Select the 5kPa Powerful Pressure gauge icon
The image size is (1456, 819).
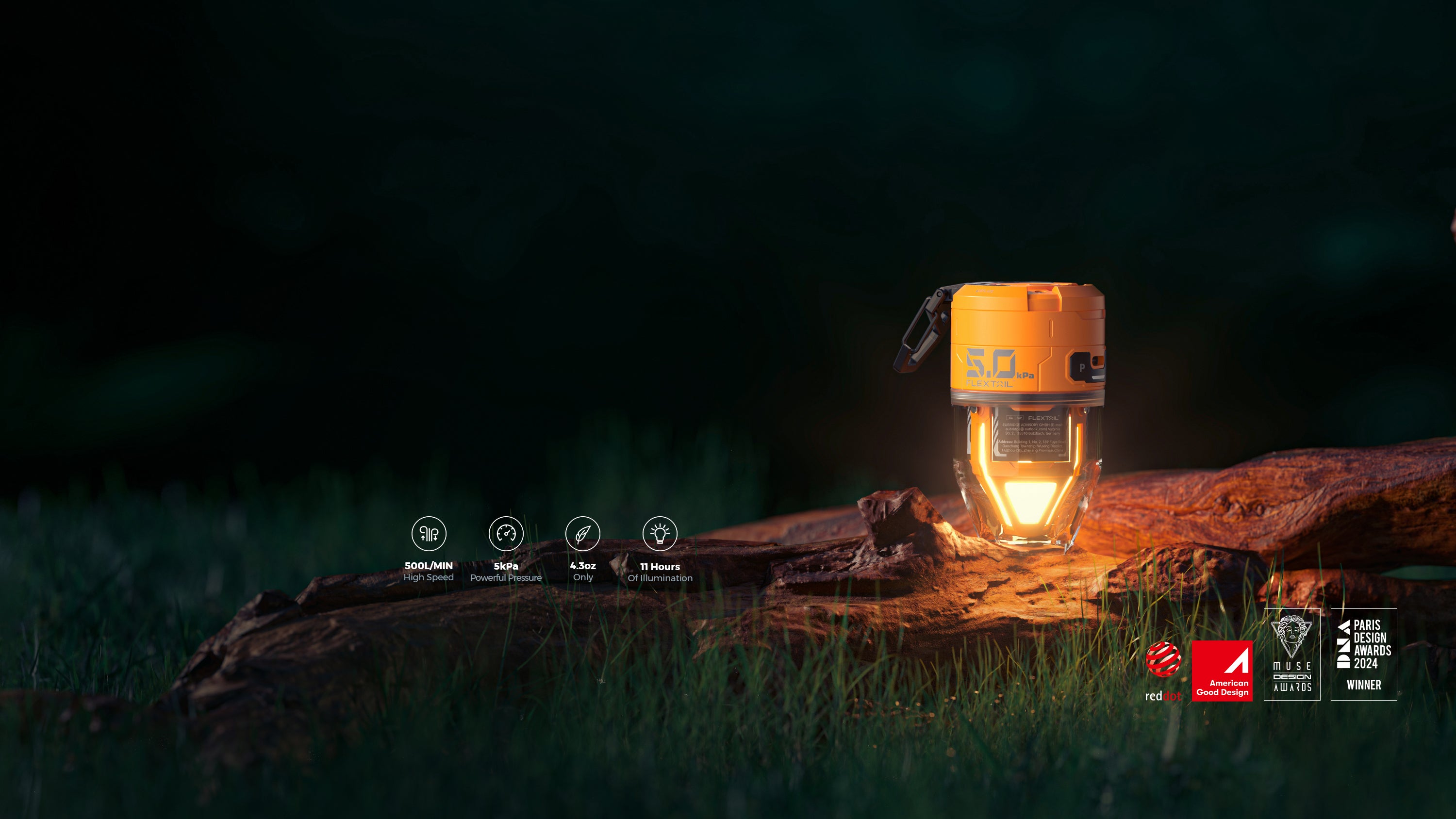point(506,533)
